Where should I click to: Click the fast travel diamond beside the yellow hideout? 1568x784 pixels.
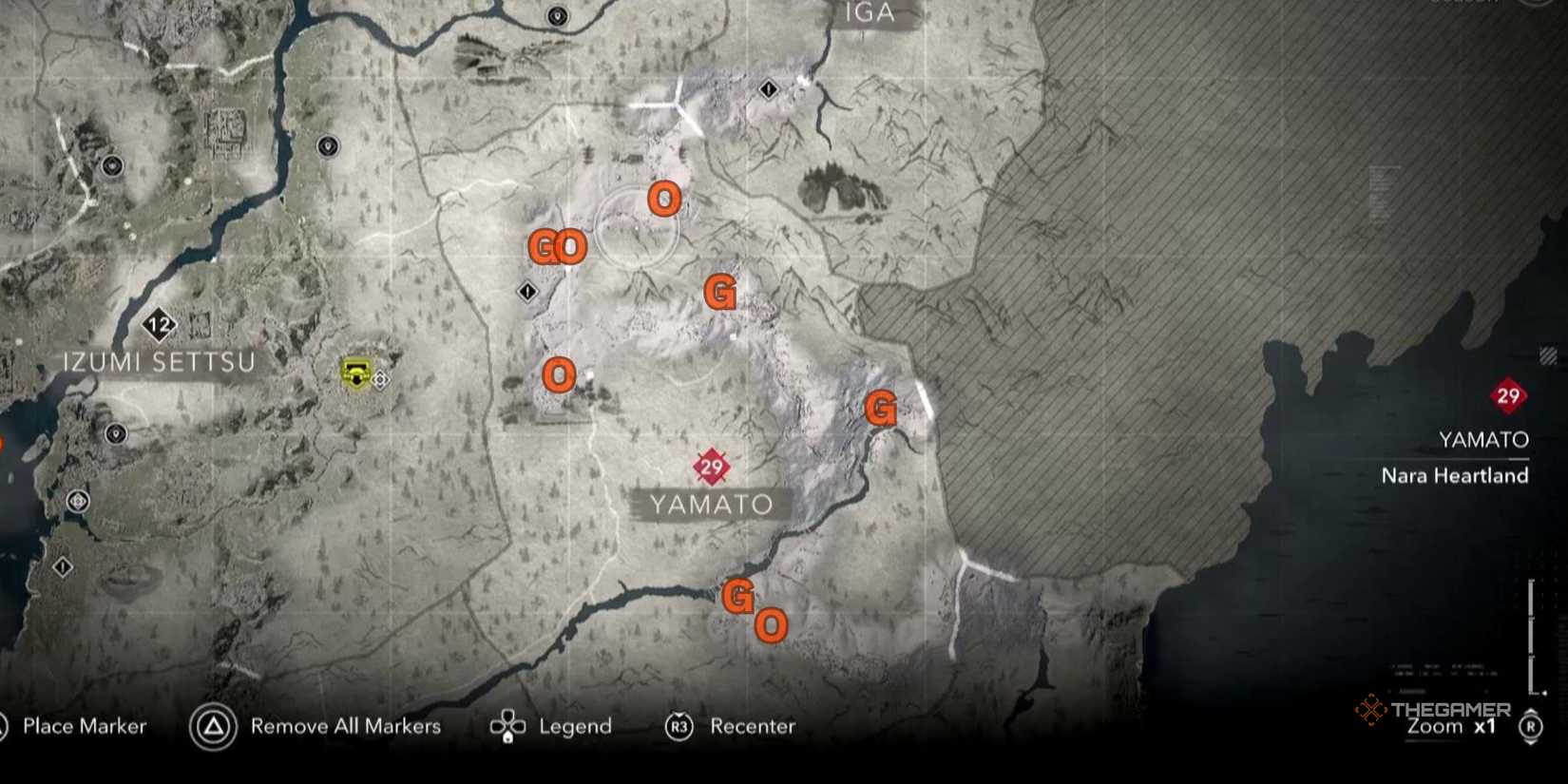coord(378,380)
